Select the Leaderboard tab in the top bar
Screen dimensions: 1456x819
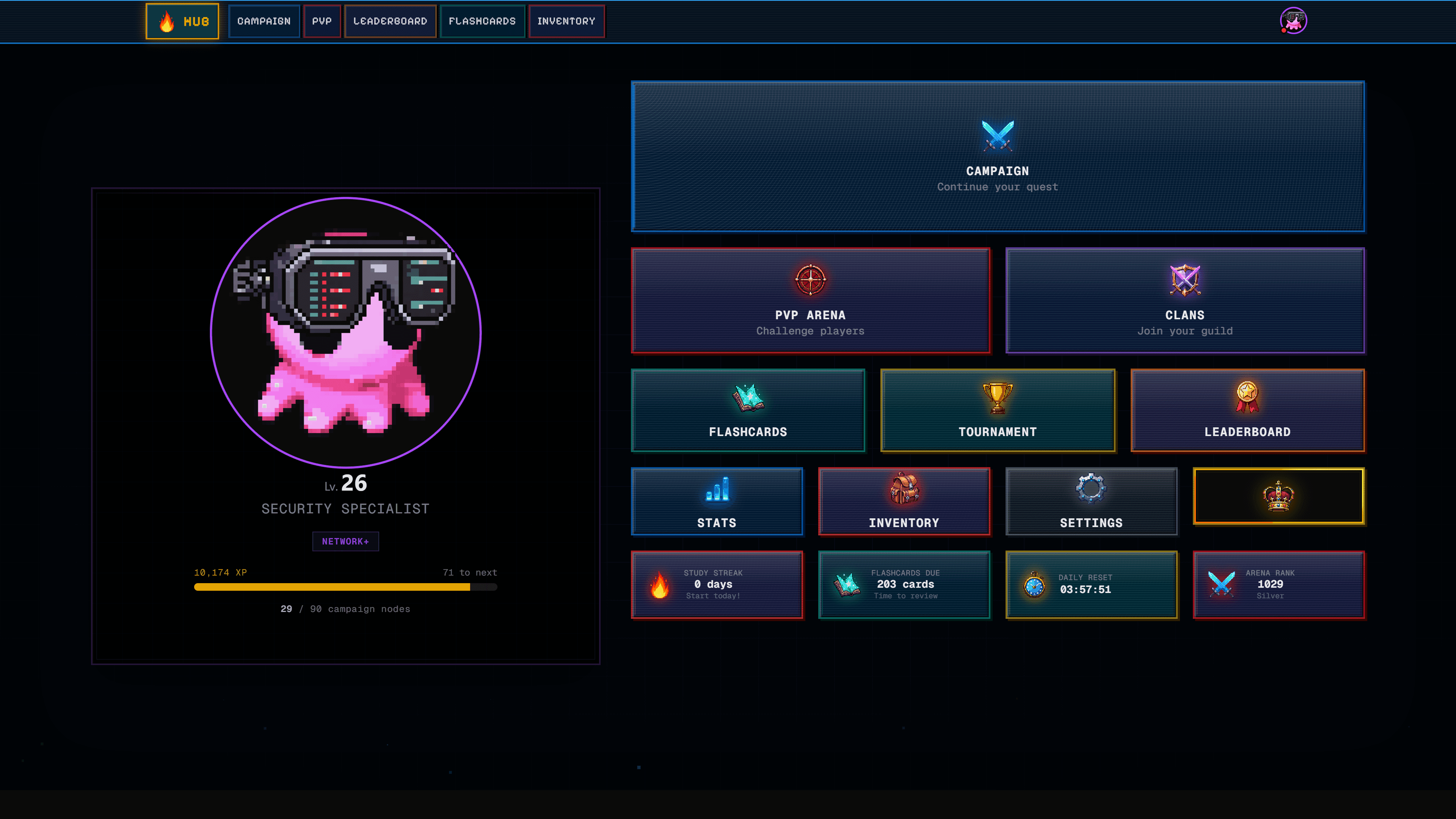[x=390, y=22]
